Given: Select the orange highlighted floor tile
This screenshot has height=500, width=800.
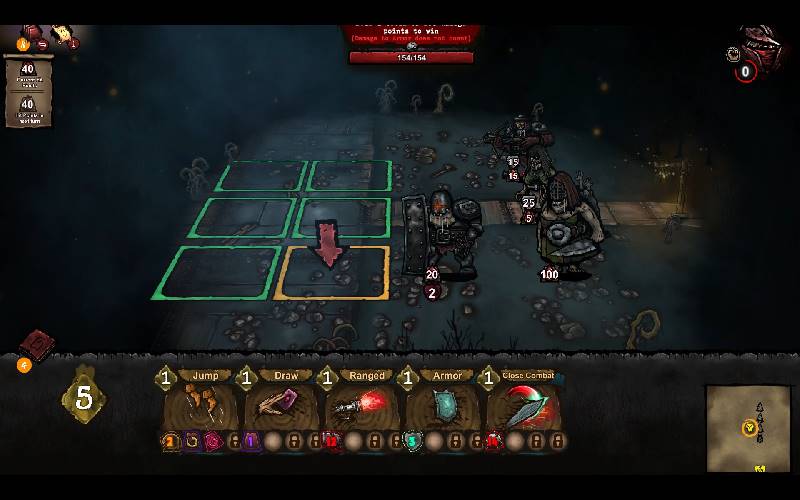Looking at the screenshot, I should pyautogui.click(x=332, y=272).
